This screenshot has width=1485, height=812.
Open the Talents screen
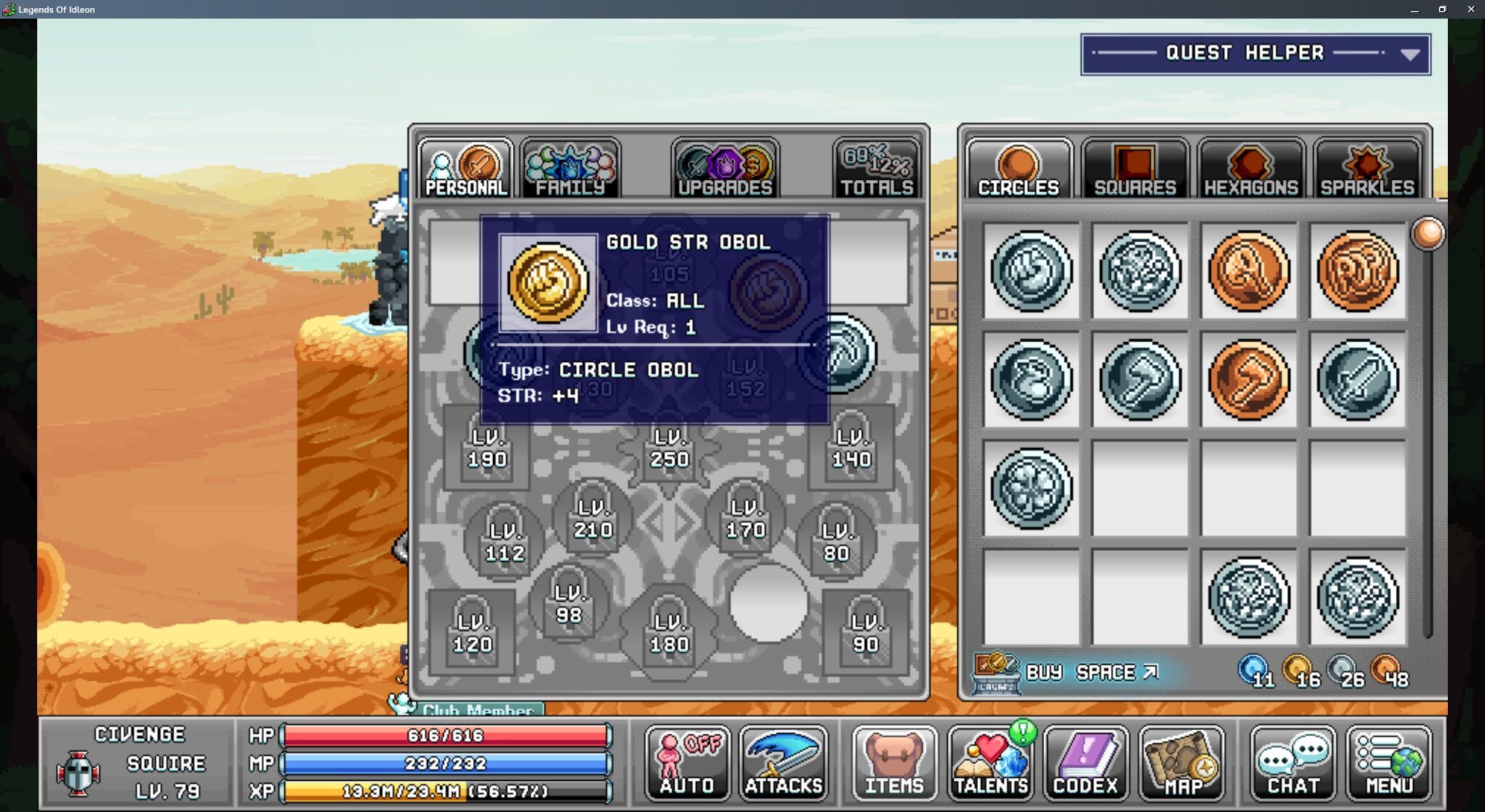coord(990,763)
